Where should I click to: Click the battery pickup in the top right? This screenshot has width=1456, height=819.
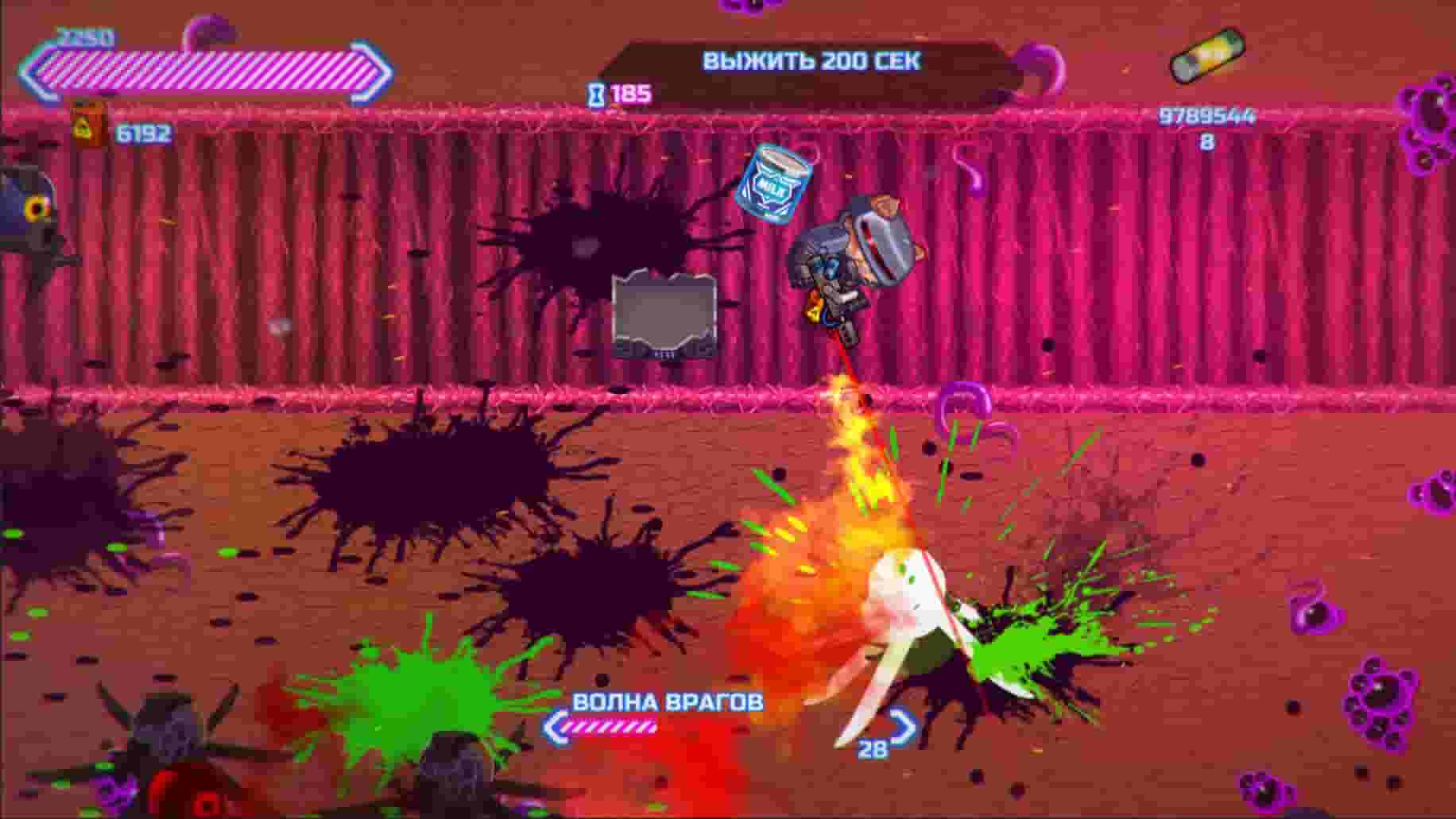[x=1207, y=55]
